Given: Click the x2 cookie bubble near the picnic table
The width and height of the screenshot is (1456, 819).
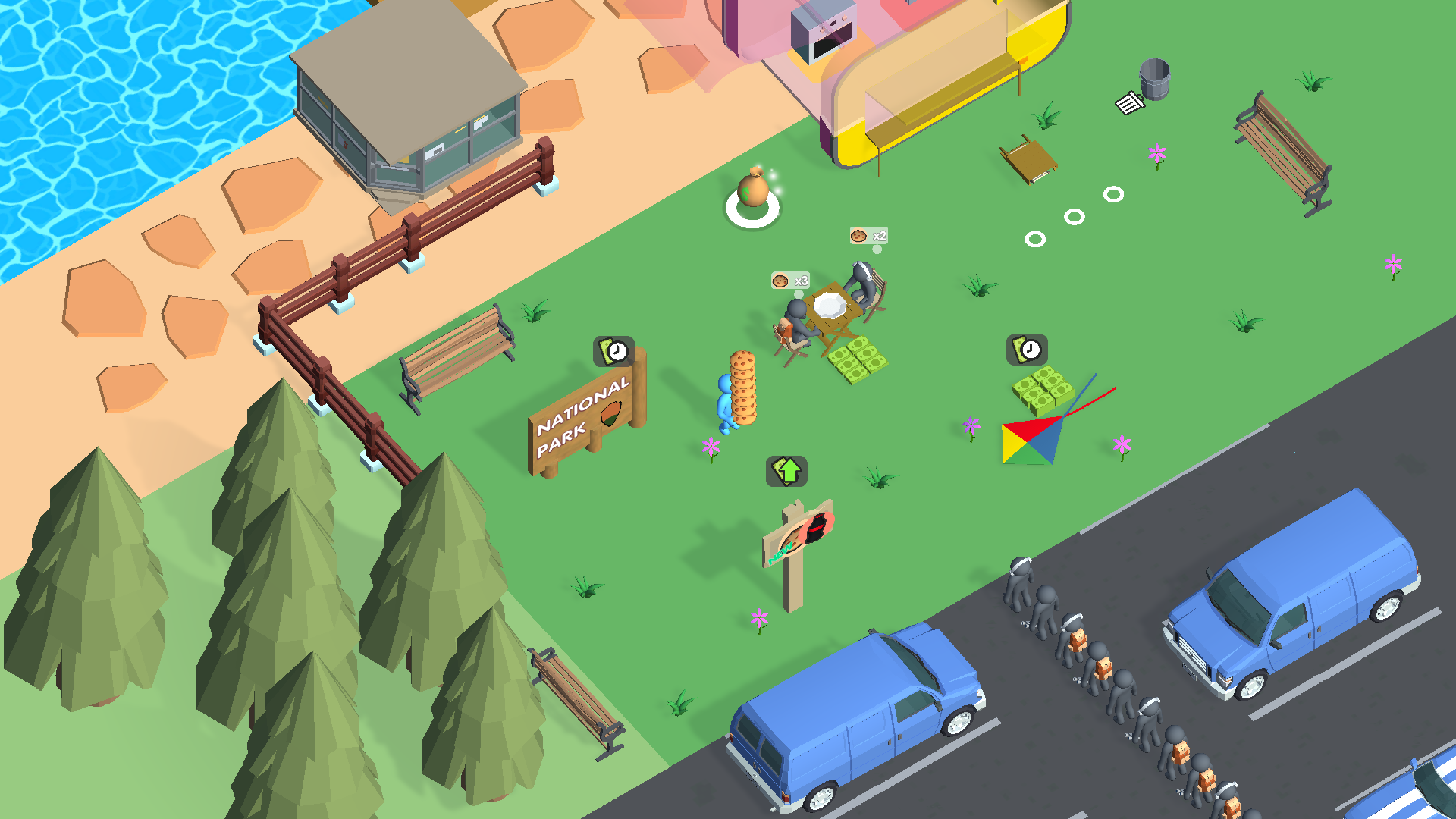Looking at the screenshot, I should click(867, 236).
